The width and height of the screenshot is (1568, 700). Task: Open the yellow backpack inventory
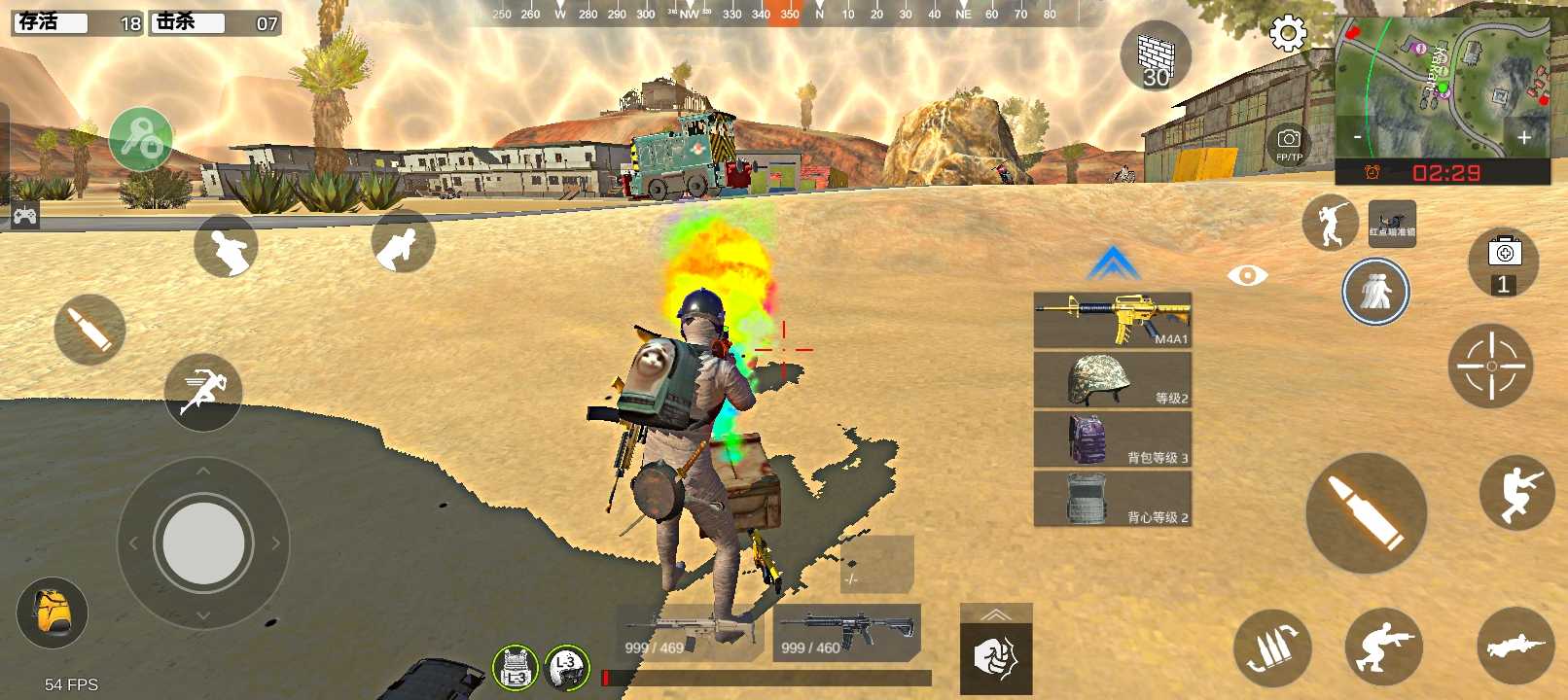pos(53,612)
